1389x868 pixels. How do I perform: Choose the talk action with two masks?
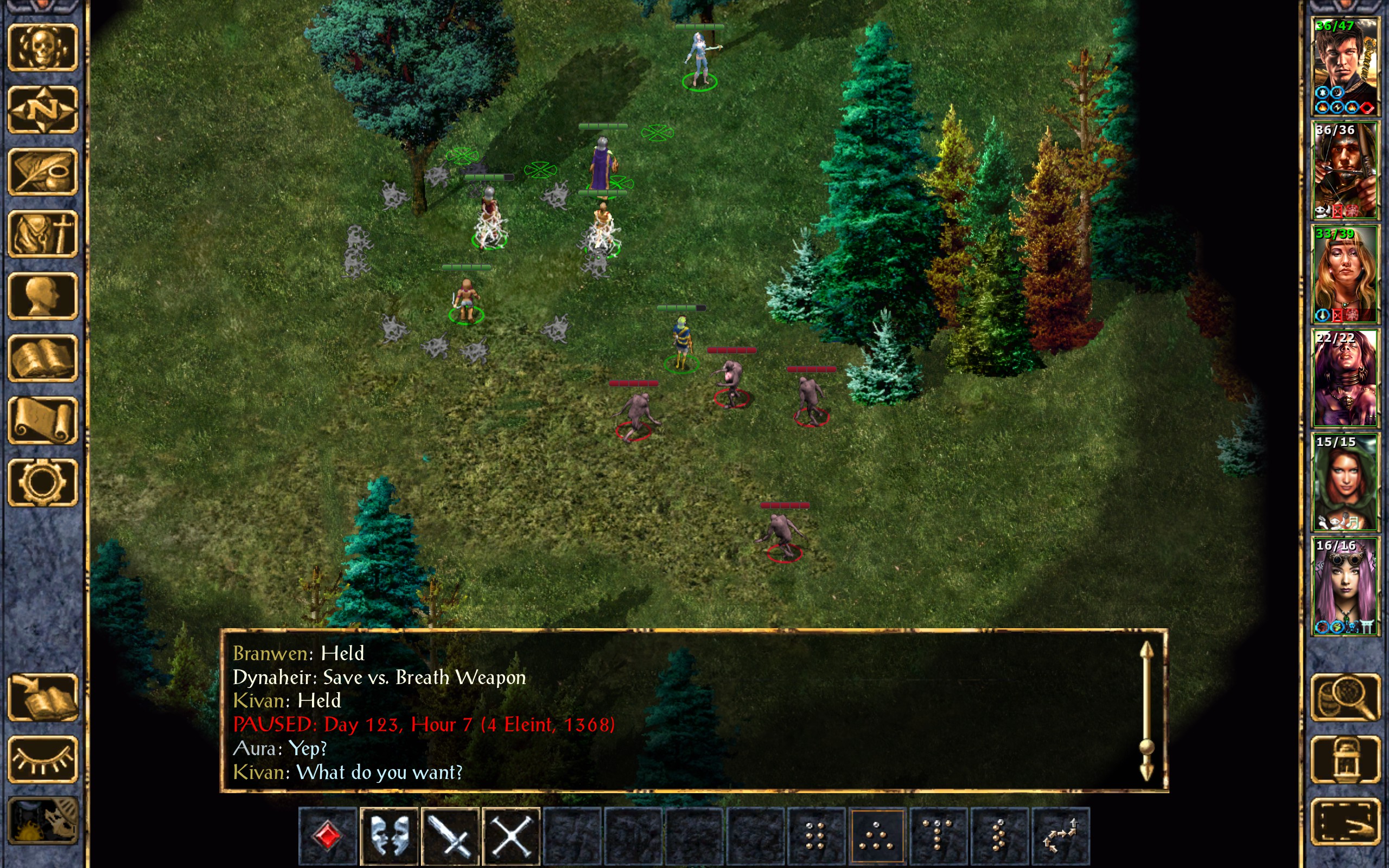(x=389, y=835)
